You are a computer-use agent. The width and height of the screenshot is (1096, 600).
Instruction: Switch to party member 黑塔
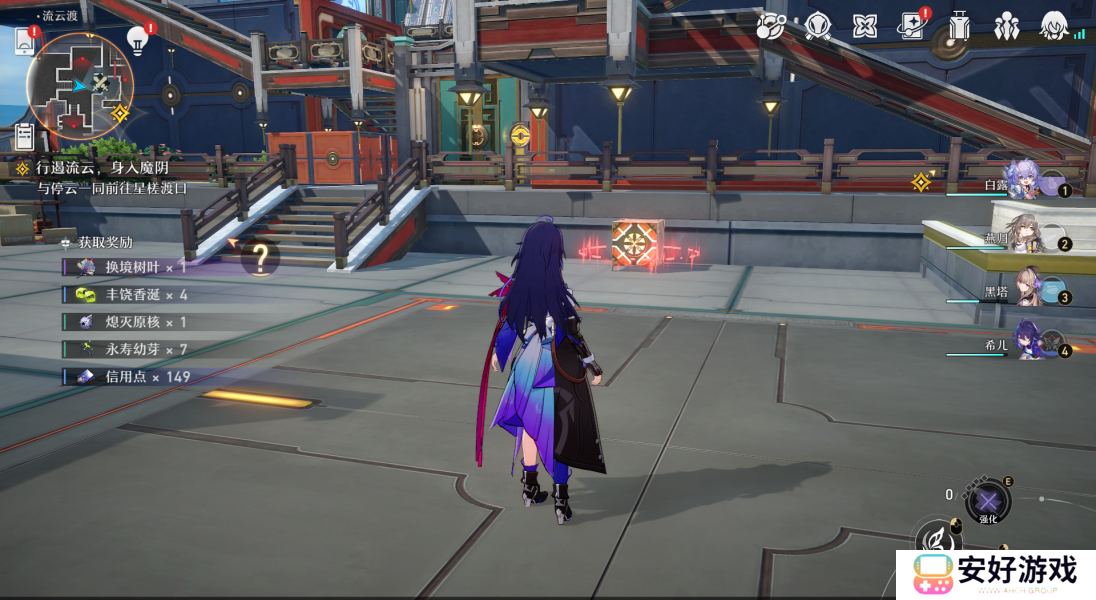[1032, 290]
